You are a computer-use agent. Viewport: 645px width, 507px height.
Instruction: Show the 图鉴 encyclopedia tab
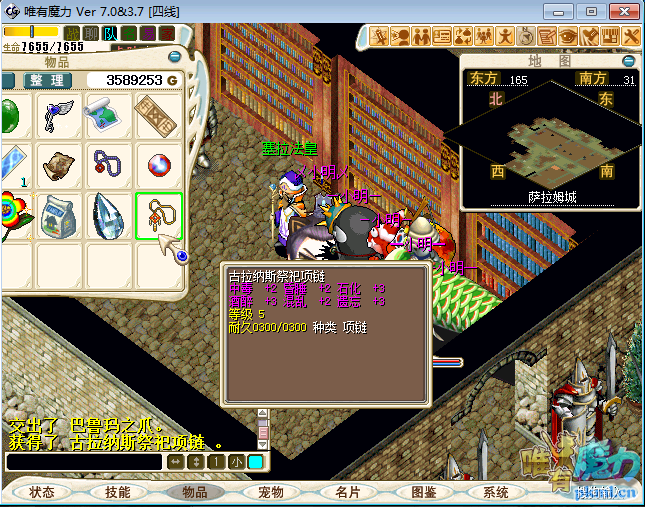[x=423, y=491]
